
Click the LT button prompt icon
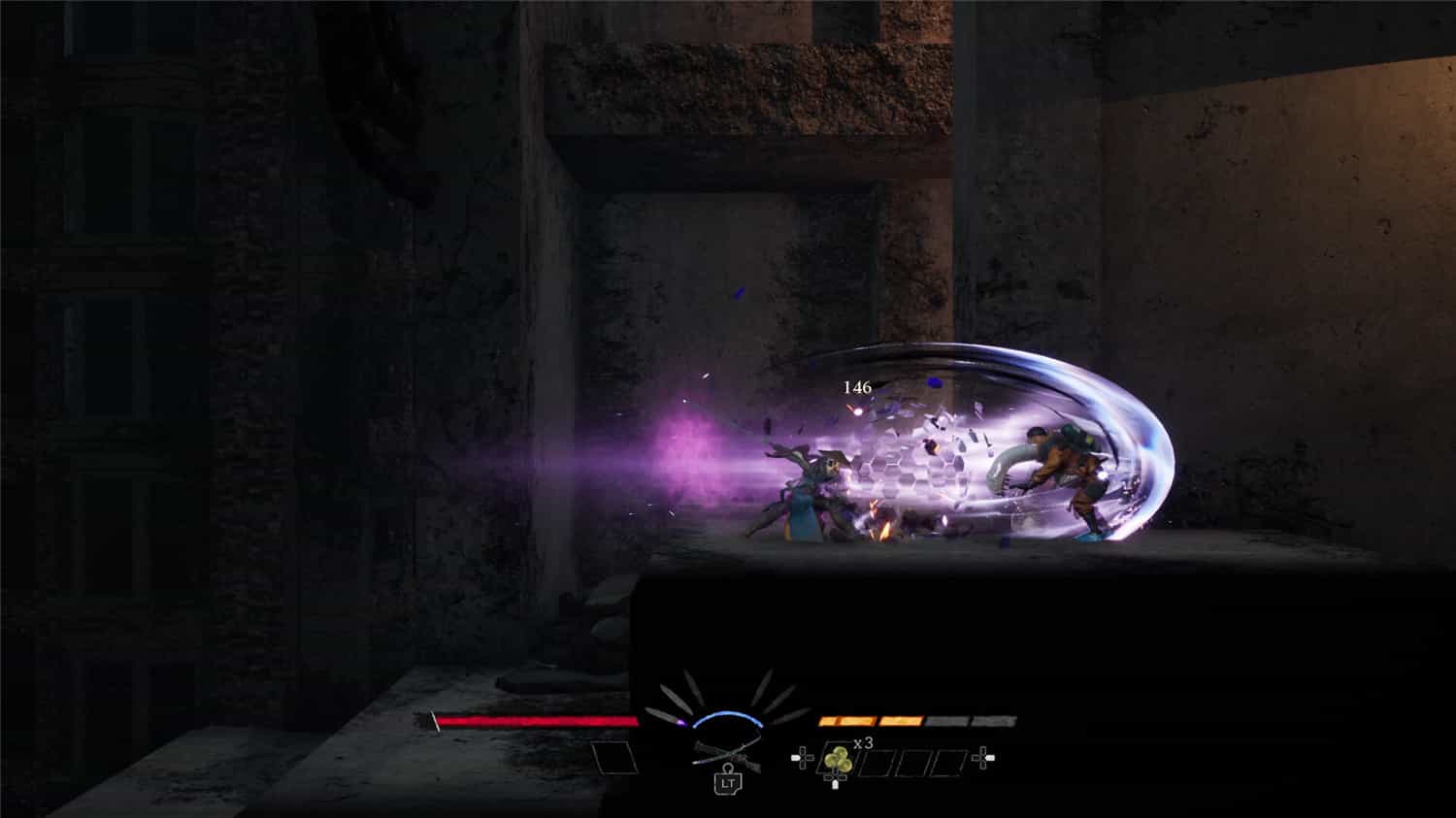tap(726, 783)
